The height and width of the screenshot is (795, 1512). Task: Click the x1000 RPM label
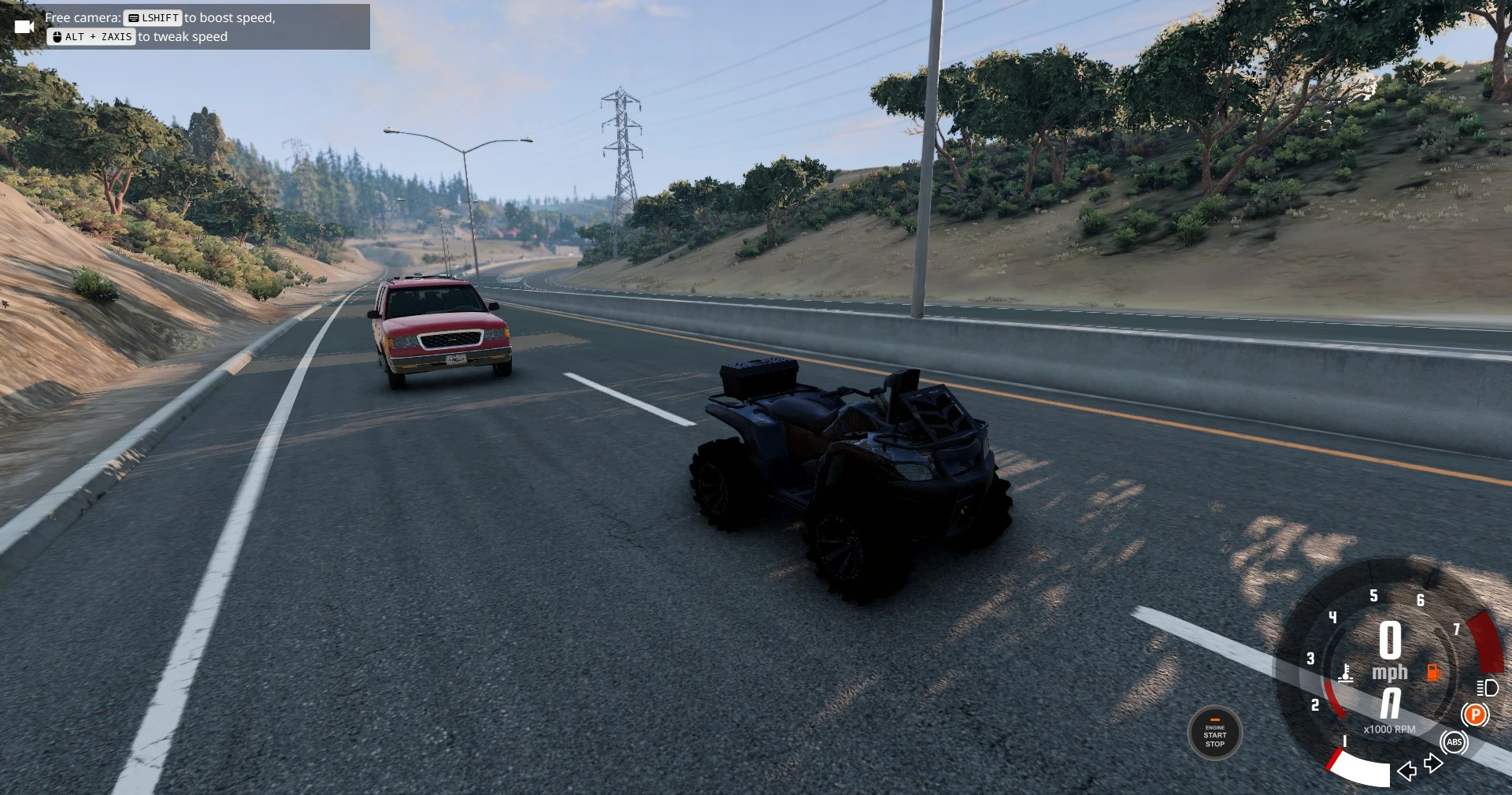(x=1390, y=729)
